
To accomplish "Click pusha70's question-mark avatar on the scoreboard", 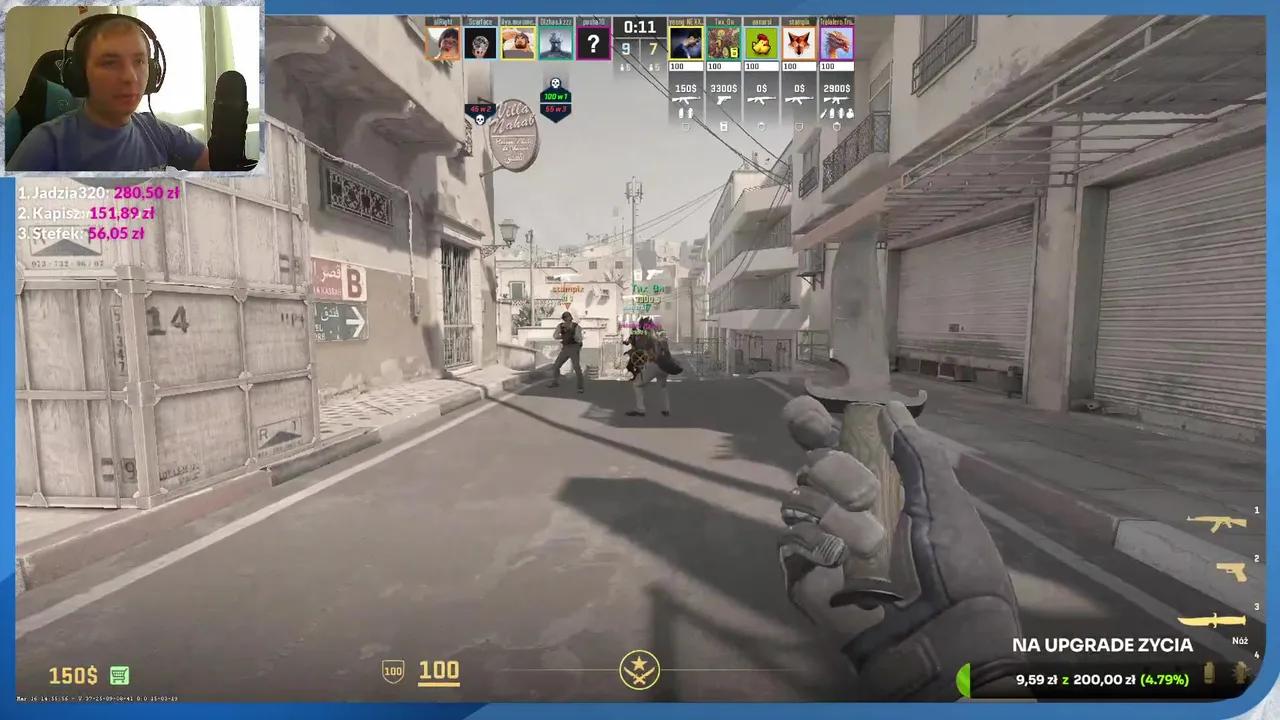I will (x=593, y=43).
